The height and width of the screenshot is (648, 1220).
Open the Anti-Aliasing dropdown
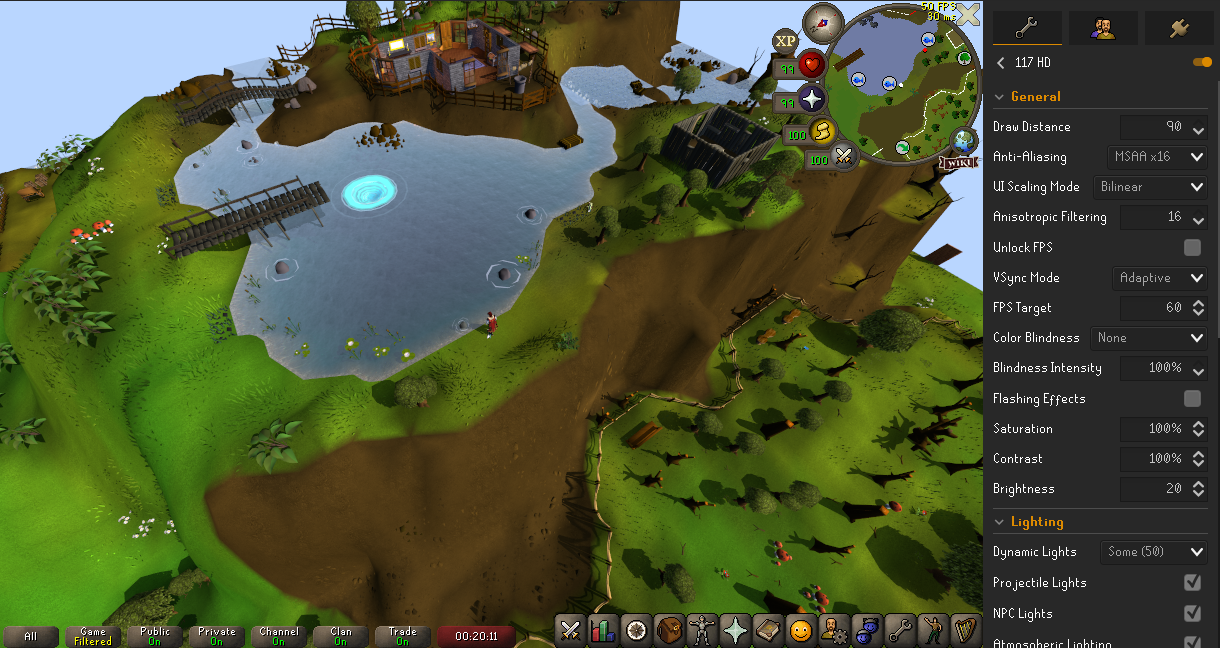click(1159, 157)
